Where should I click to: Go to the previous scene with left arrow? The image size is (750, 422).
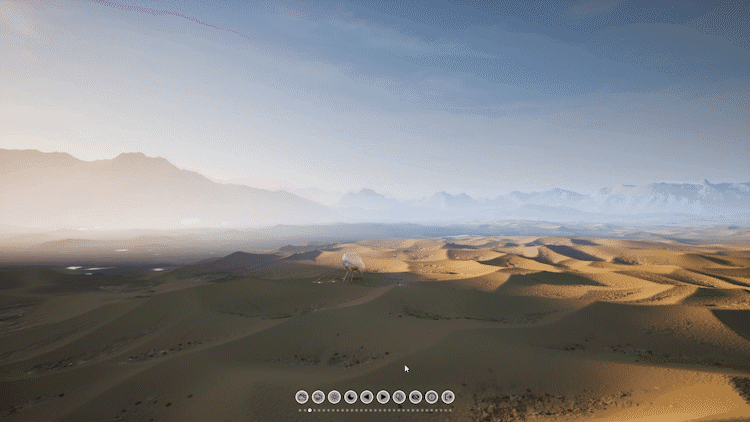[x=367, y=397]
